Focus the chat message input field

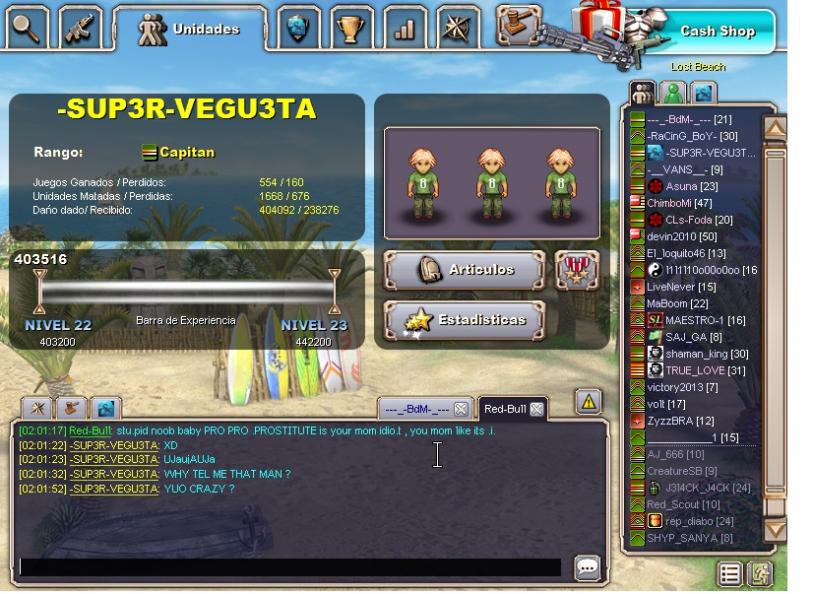coord(290,567)
